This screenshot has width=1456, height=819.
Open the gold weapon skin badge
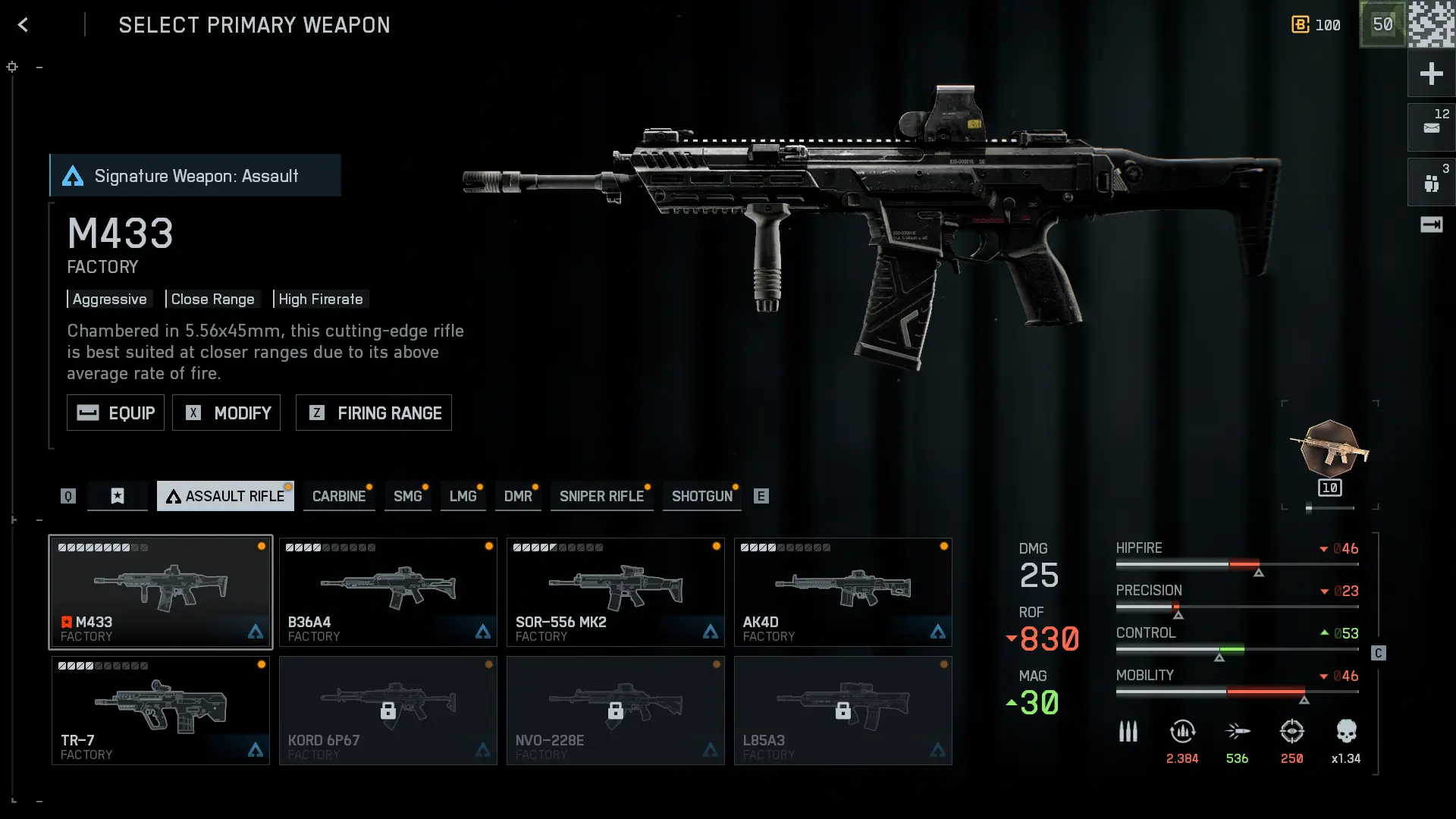1330,450
